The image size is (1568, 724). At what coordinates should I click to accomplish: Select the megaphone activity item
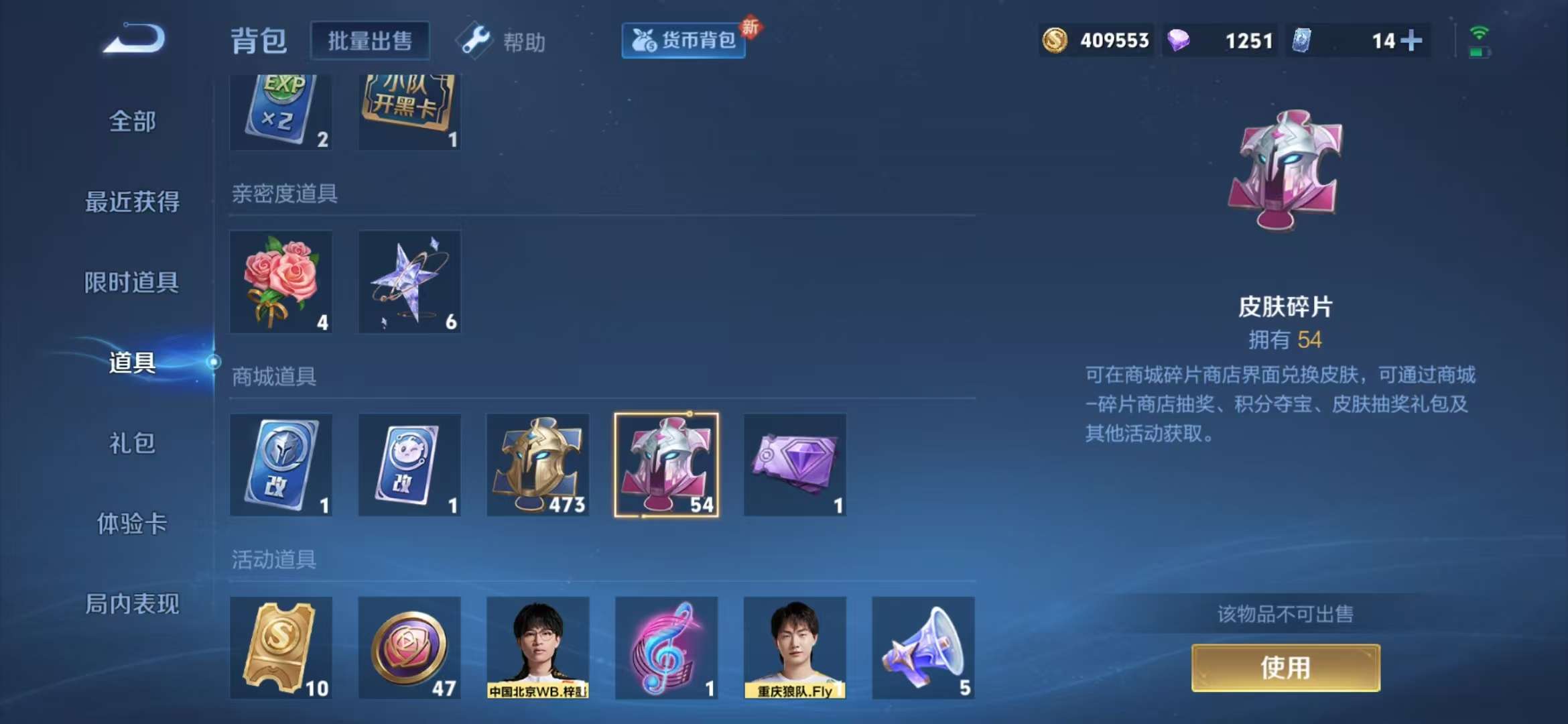(x=921, y=647)
